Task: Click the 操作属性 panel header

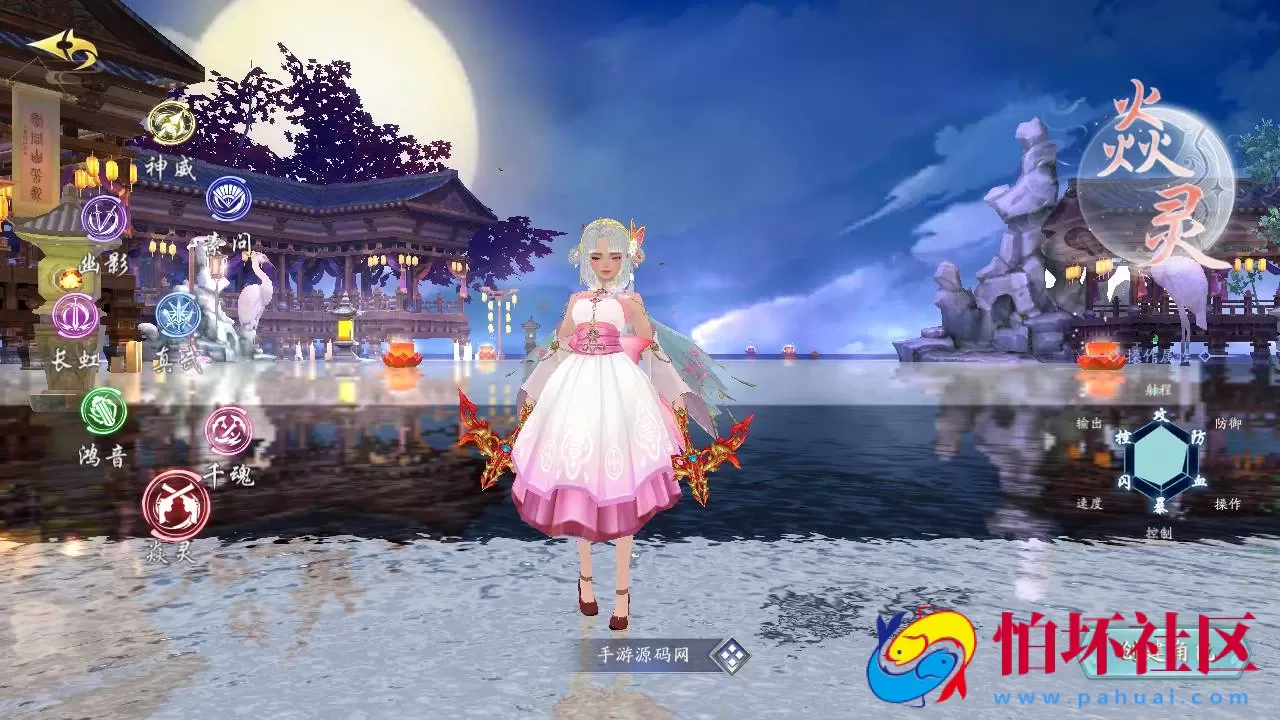Action: pyautogui.click(x=1156, y=355)
